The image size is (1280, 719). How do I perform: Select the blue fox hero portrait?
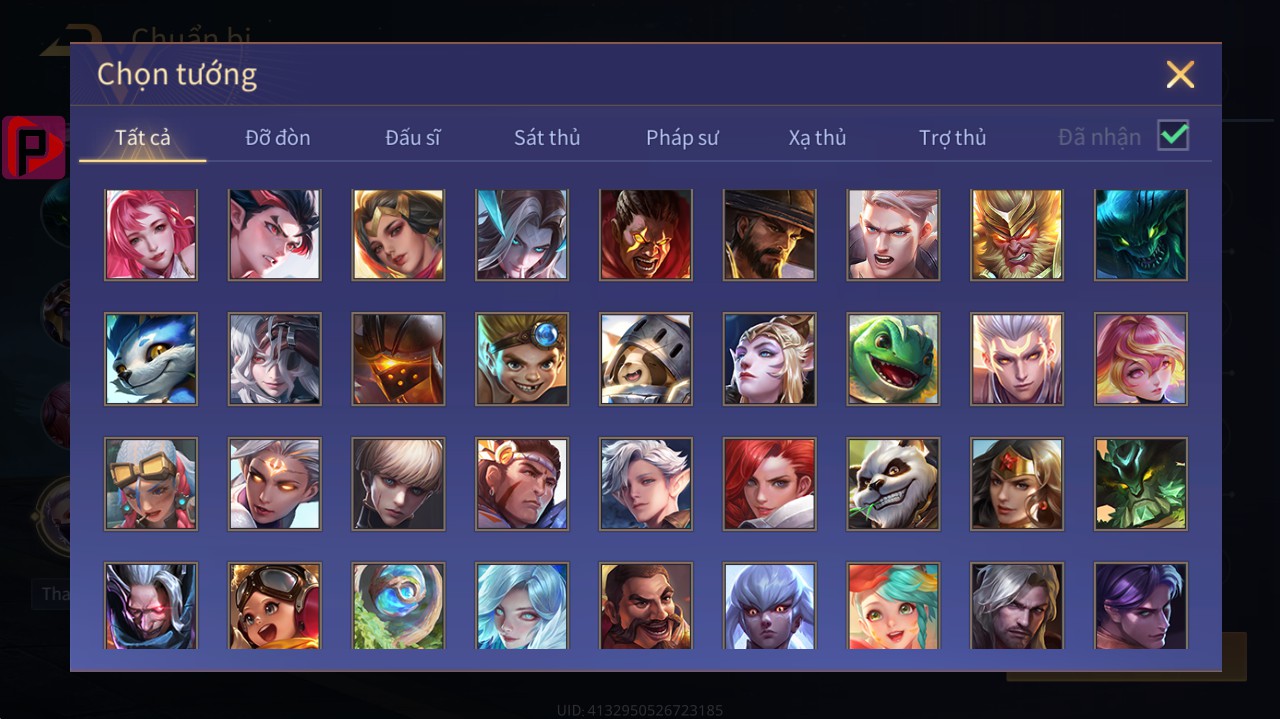[151, 359]
